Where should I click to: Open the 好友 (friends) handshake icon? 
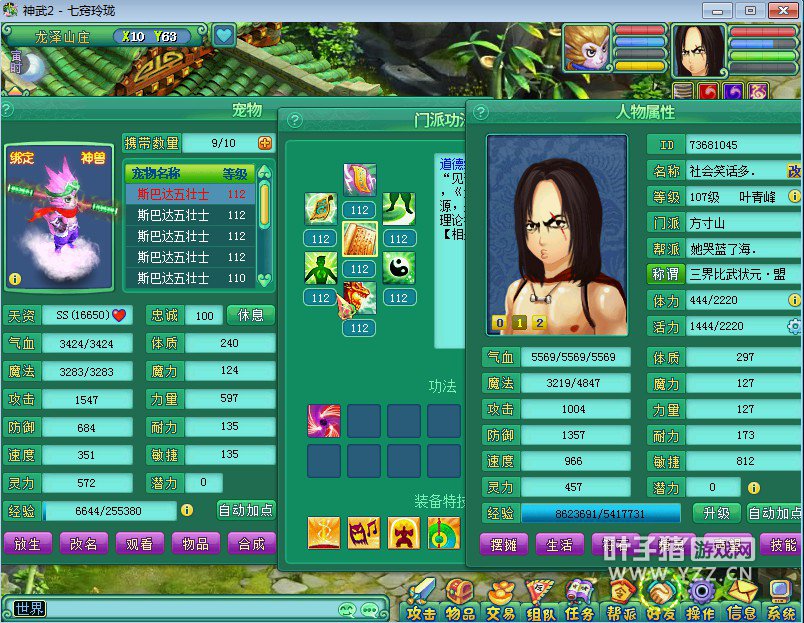(x=660, y=601)
